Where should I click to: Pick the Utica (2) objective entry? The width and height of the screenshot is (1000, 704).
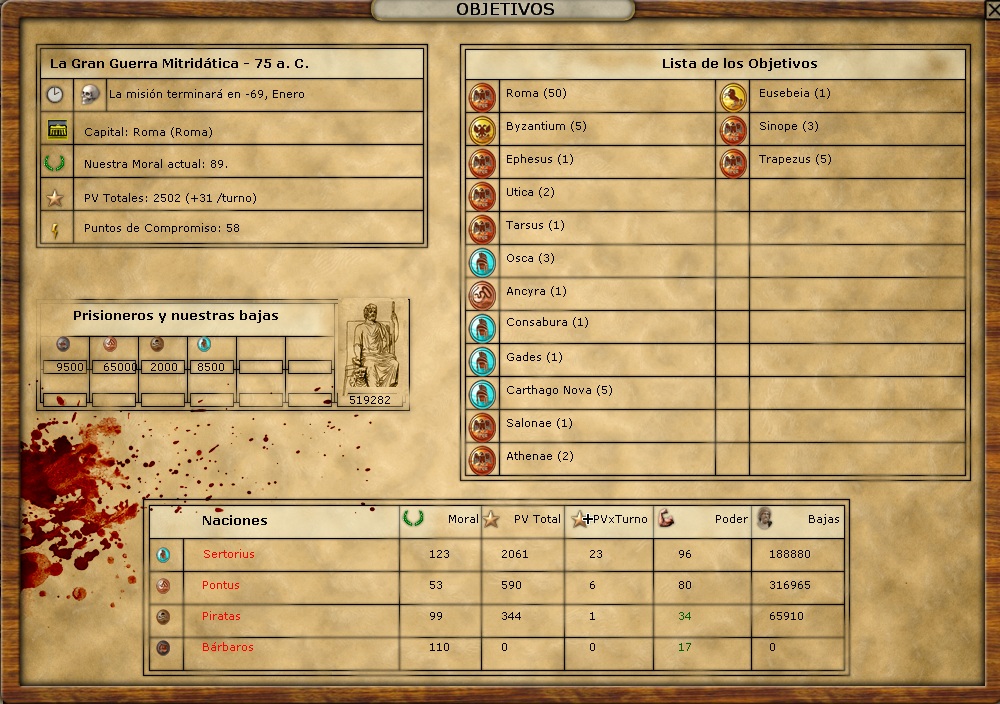pos(530,193)
